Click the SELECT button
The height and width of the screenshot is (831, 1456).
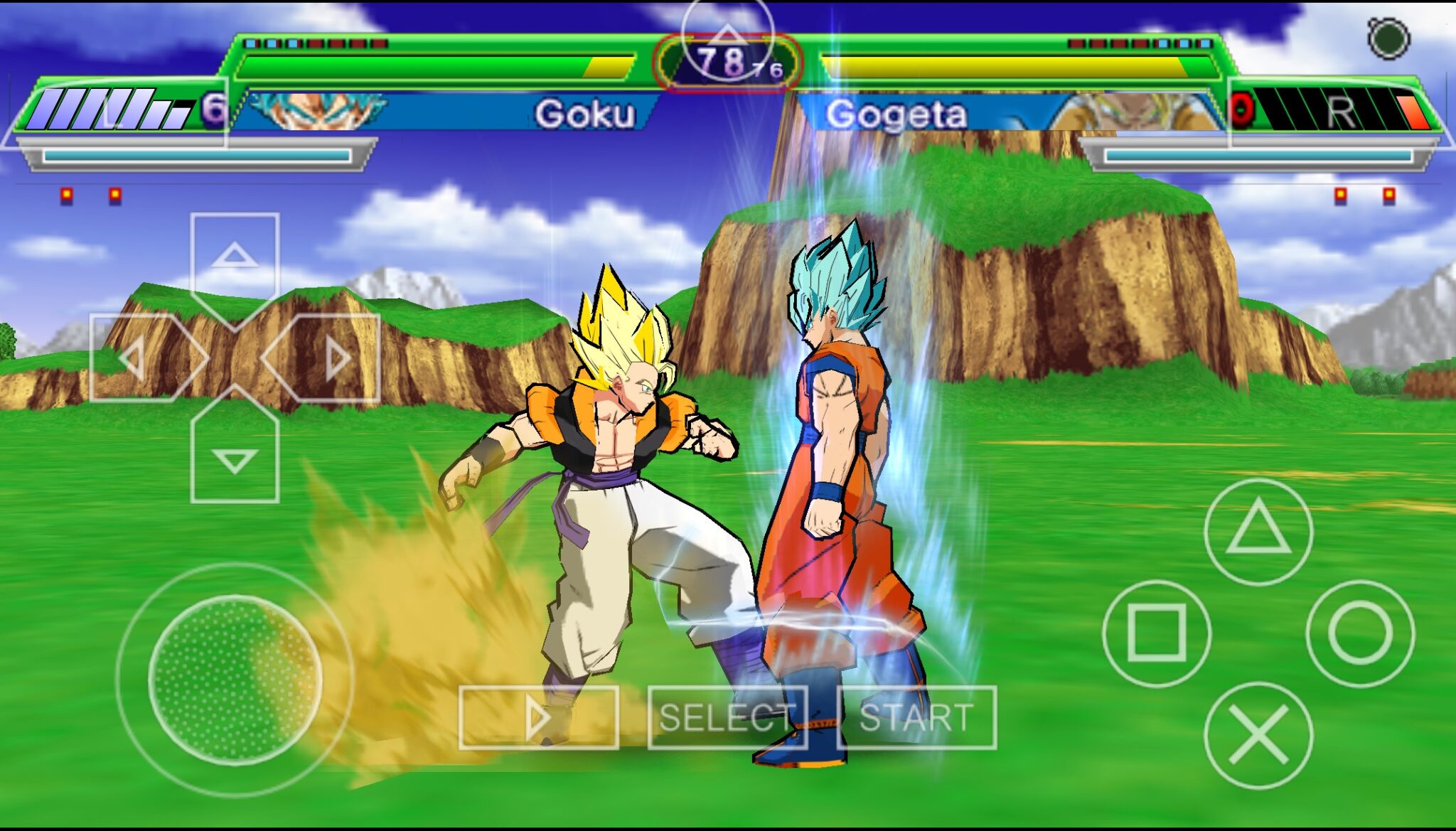[727, 717]
